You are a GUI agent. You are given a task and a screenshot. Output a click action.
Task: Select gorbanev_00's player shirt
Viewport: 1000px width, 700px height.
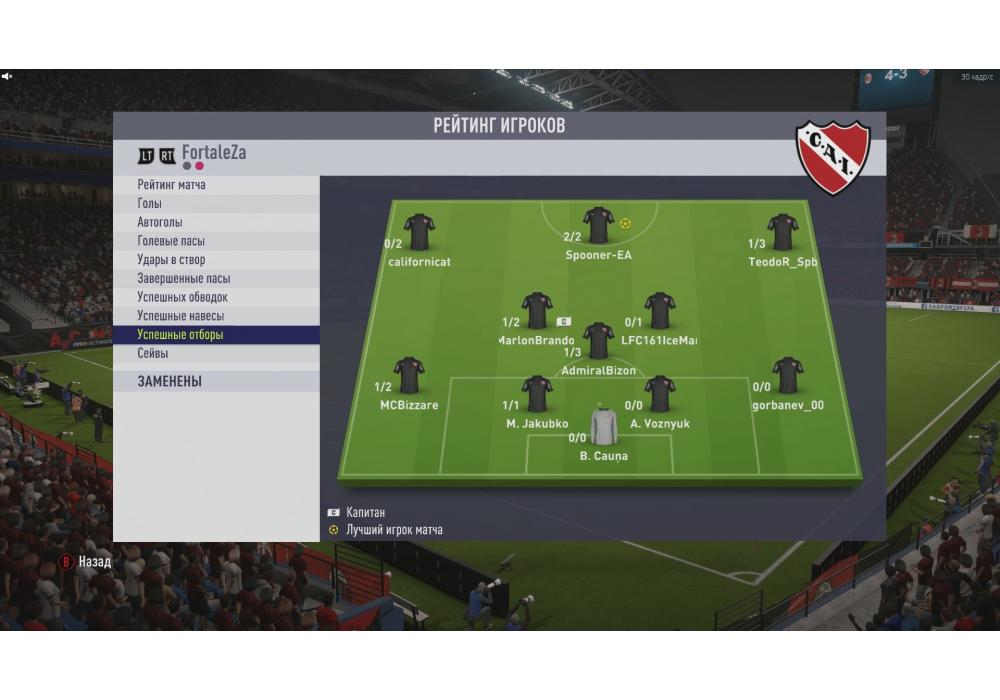788,375
